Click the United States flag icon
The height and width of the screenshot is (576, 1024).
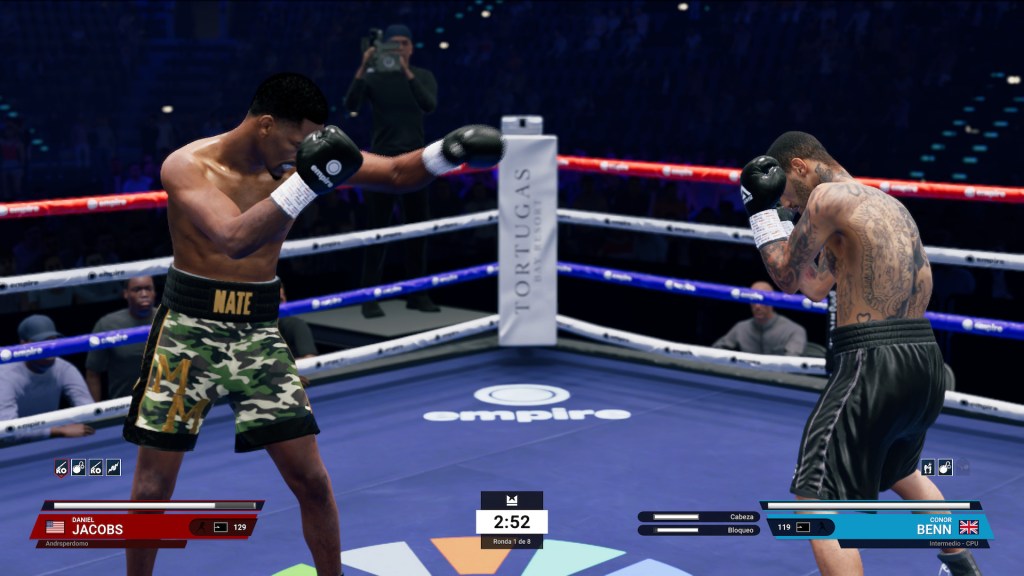55,527
